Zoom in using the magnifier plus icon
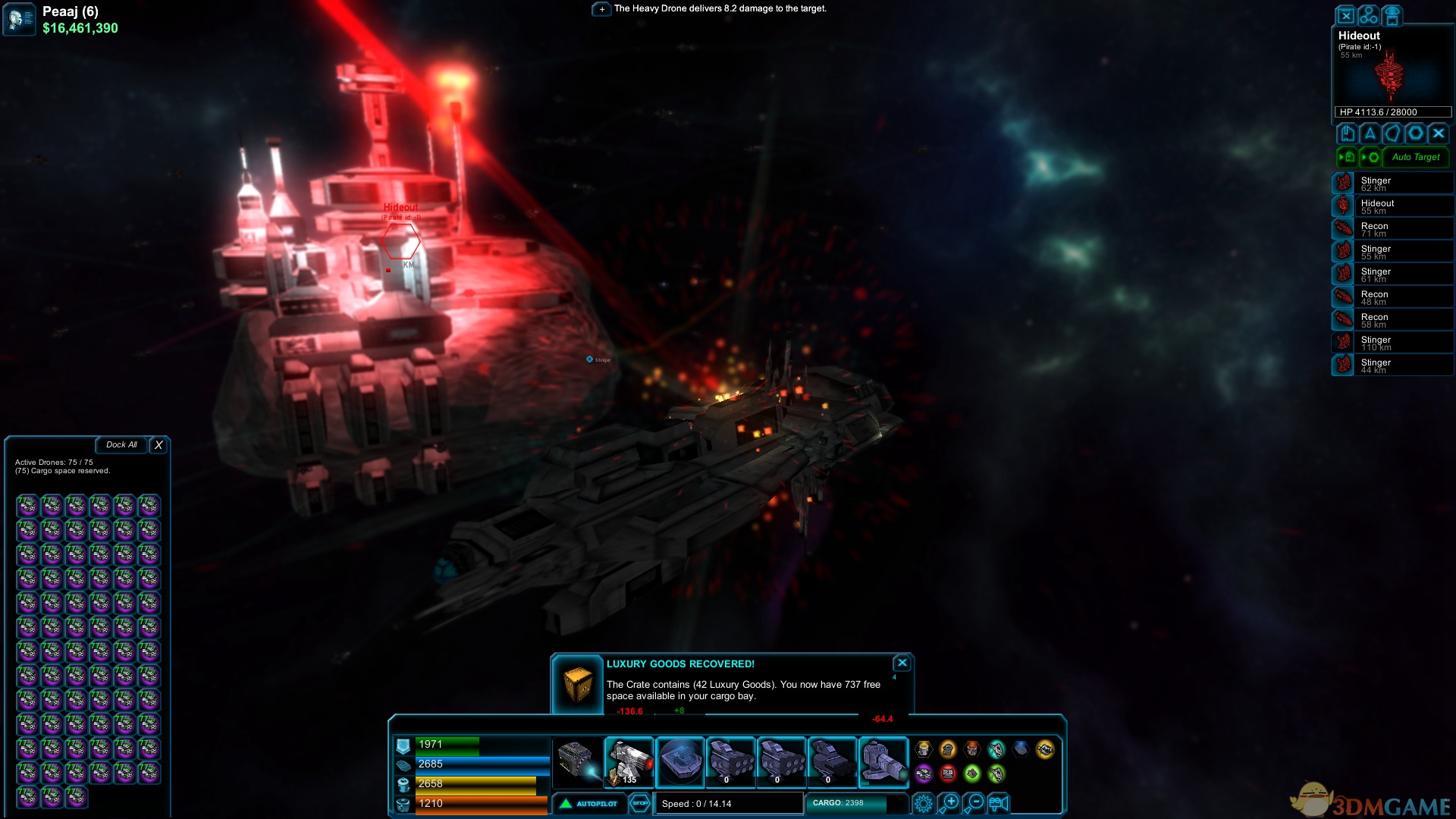This screenshot has width=1456, height=819. [x=950, y=802]
